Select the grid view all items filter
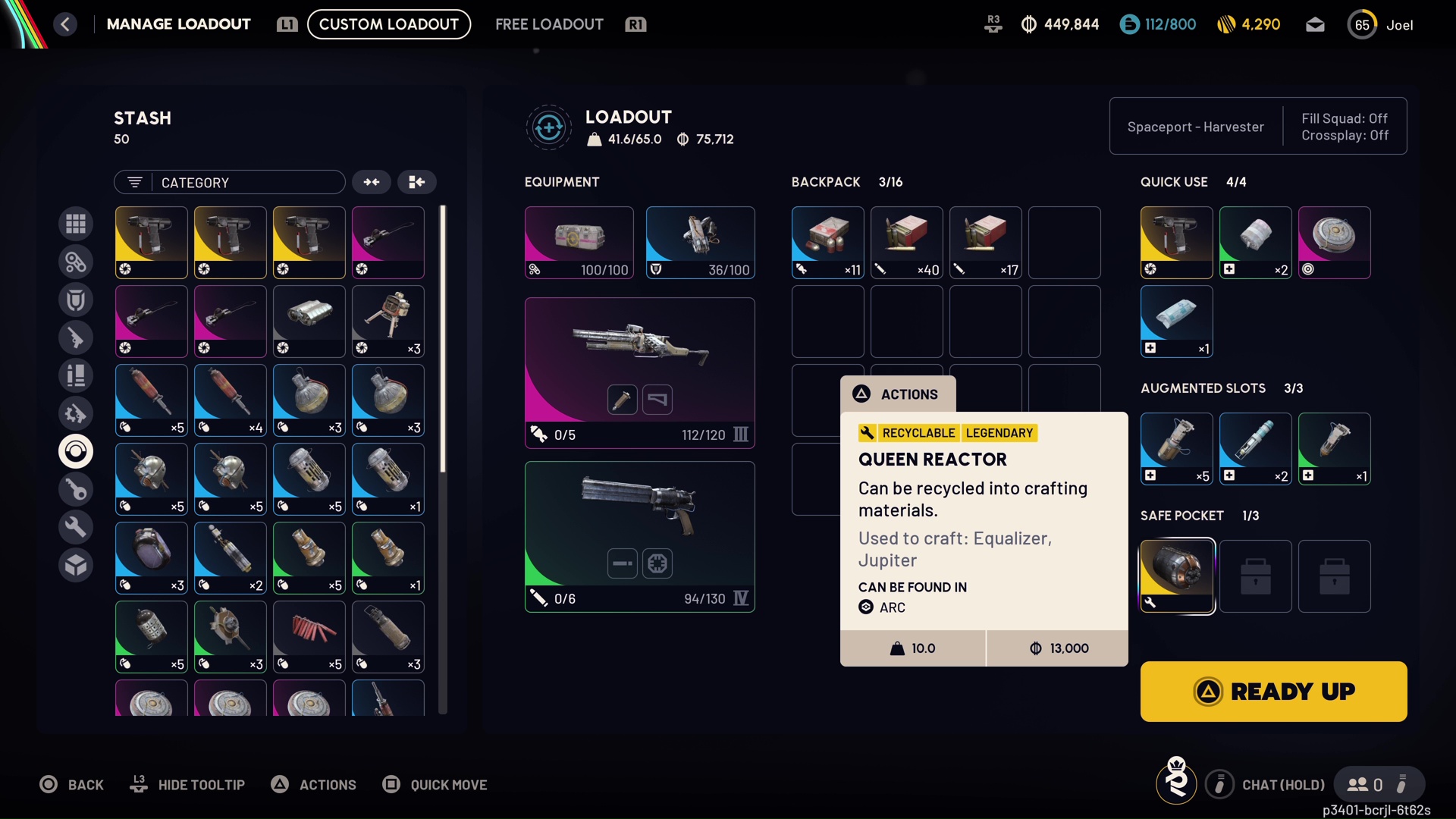Image resolution: width=1456 pixels, height=819 pixels. pos(76,223)
